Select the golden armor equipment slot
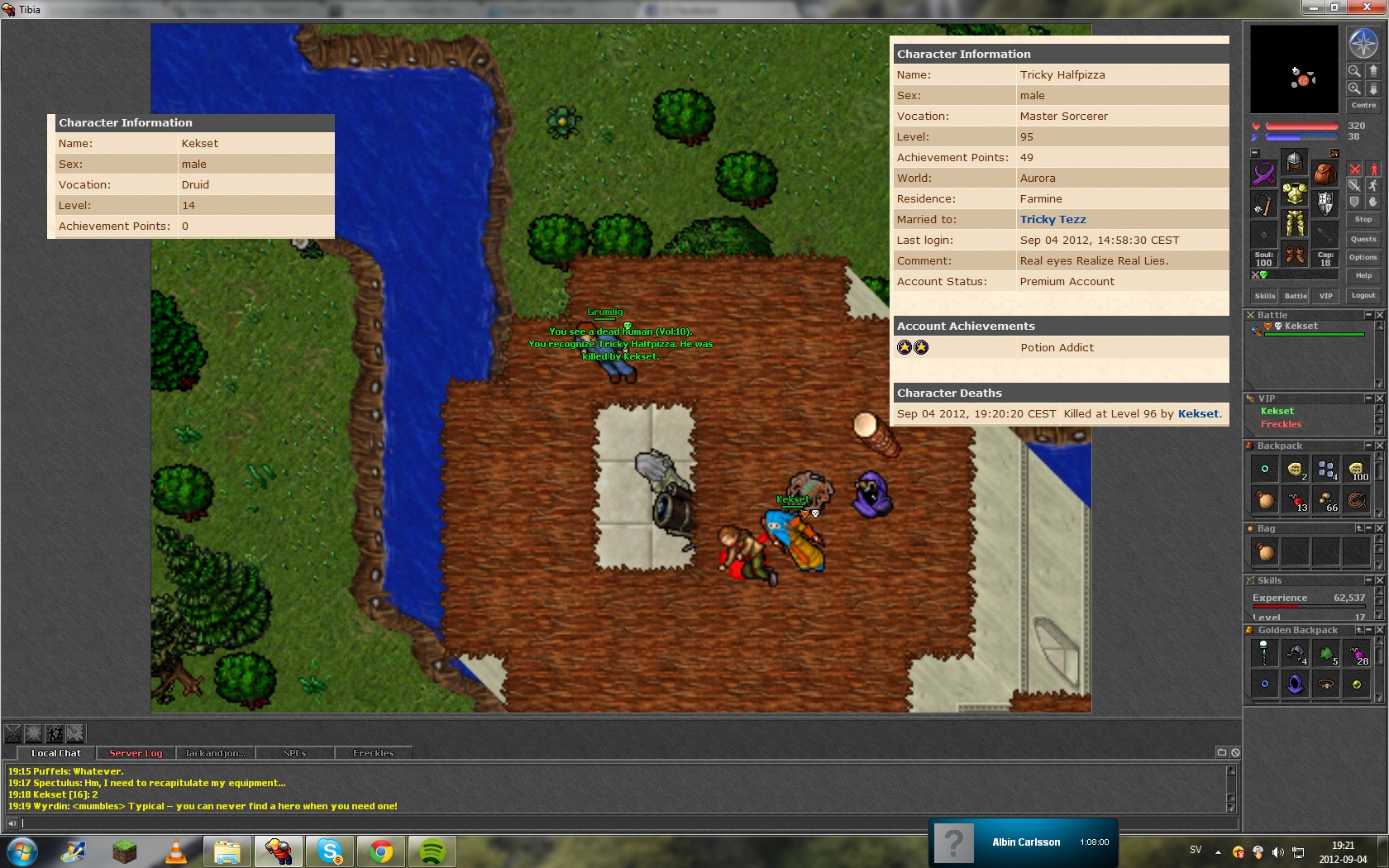The height and width of the screenshot is (868, 1389). pos(1295,195)
